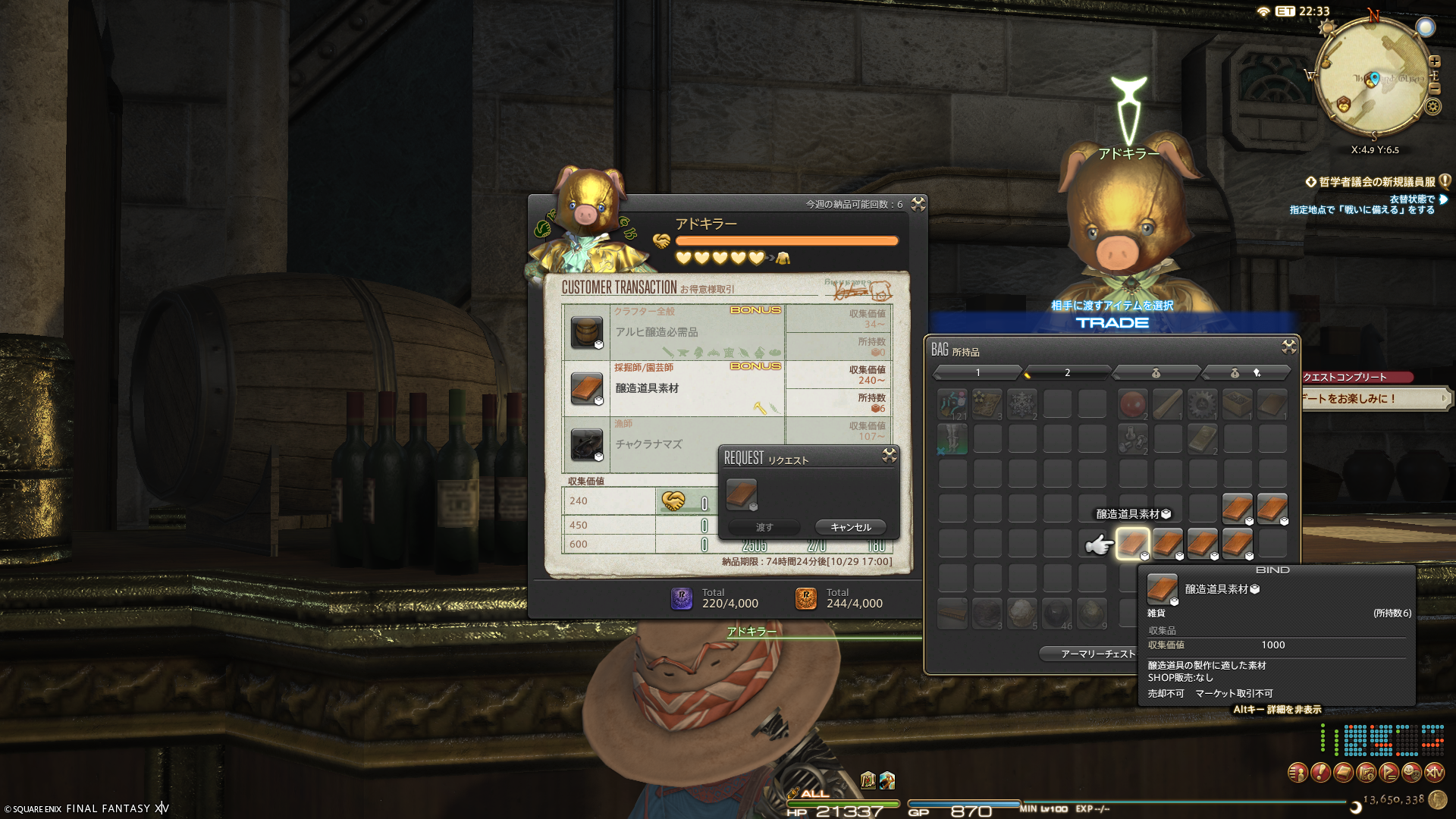Close the Customer Transaction window
Viewport: 1456px width, 819px height.
[918, 204]
